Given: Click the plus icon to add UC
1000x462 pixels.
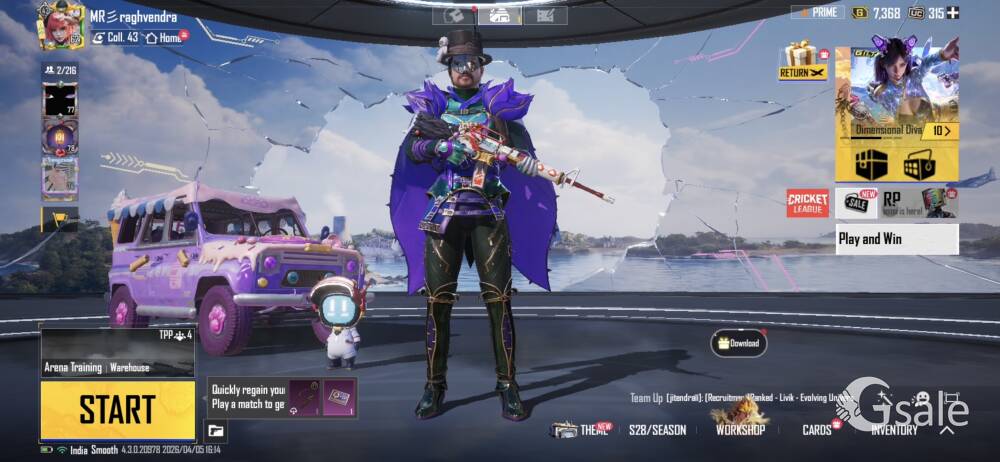Looking at the screenshot, I should 953,13.
